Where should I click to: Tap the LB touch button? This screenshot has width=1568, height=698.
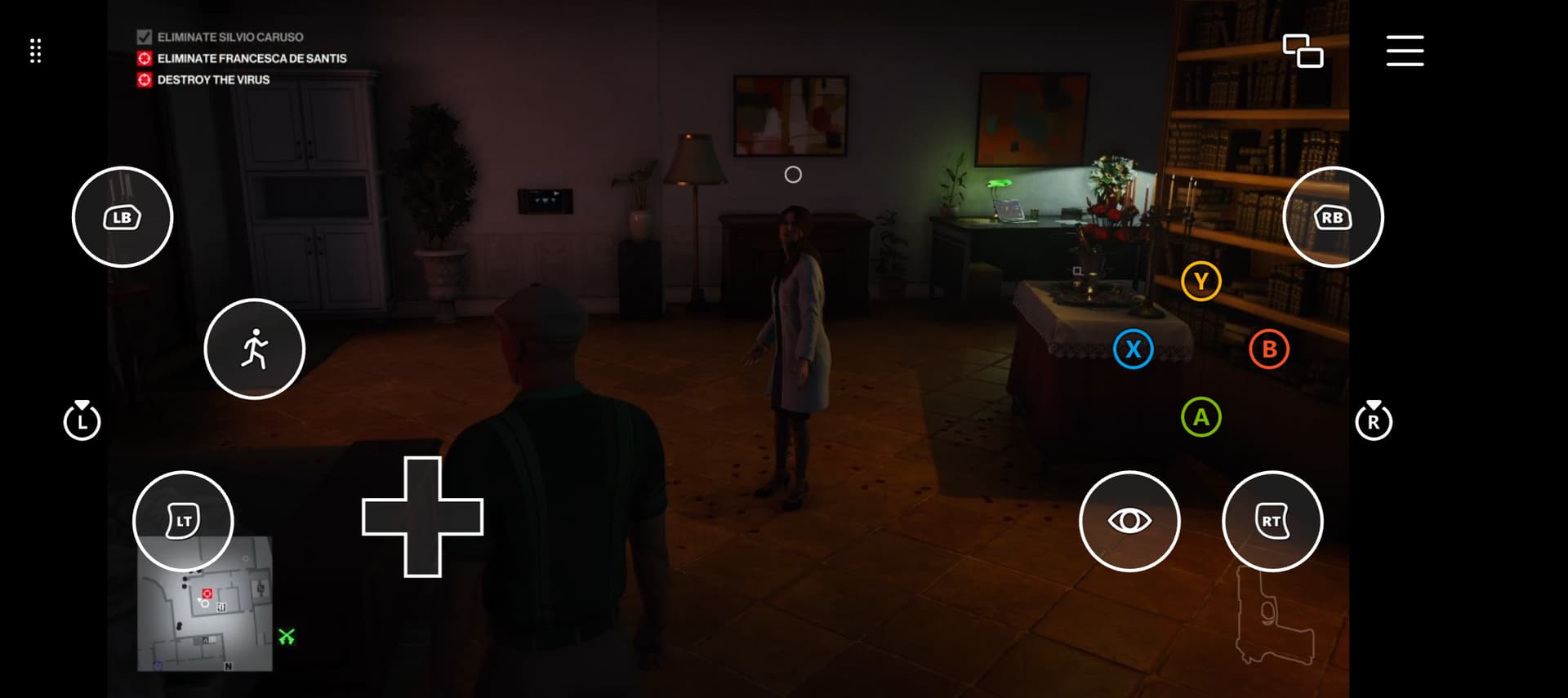[122, 217]
